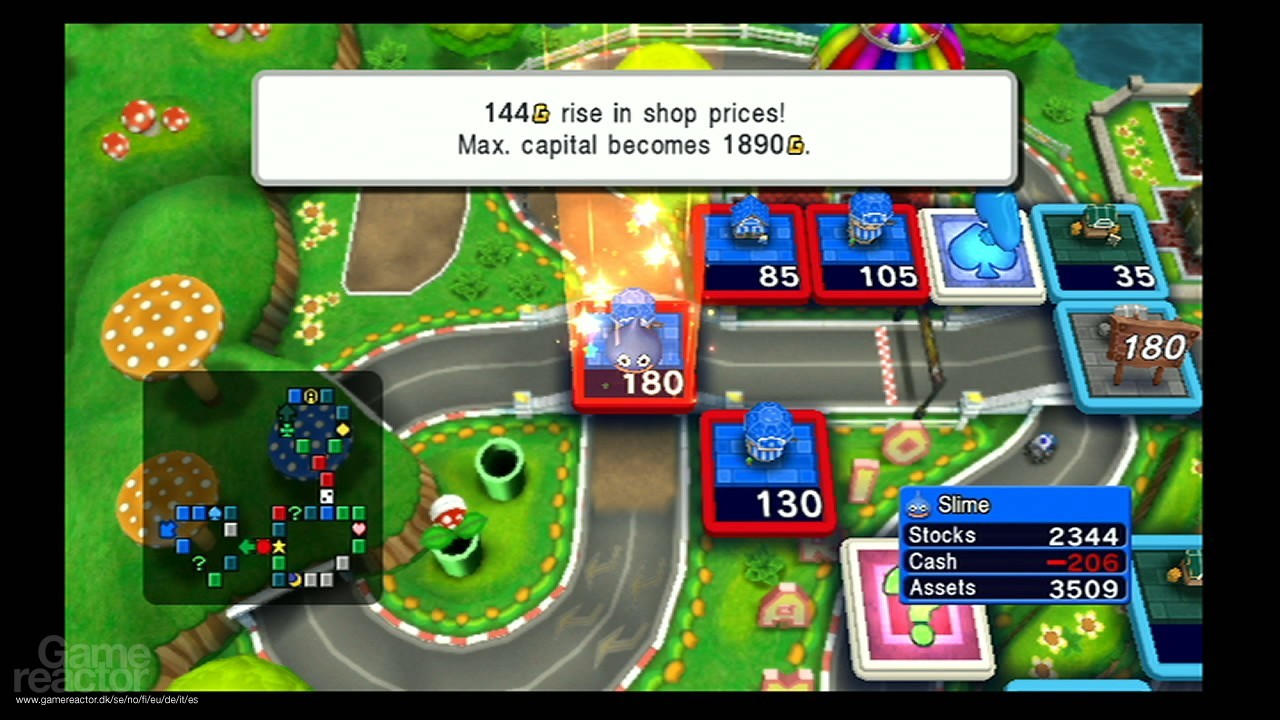Image resolution: width=1280 pixels, height=720 pixels.
Task: Collapse the minimap overlay
Action: coord(265,490)
